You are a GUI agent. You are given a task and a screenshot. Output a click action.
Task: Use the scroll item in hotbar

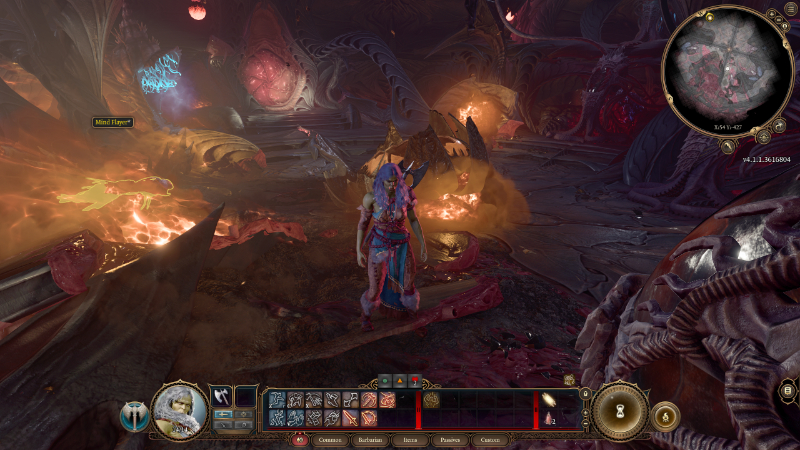[549, 400]
